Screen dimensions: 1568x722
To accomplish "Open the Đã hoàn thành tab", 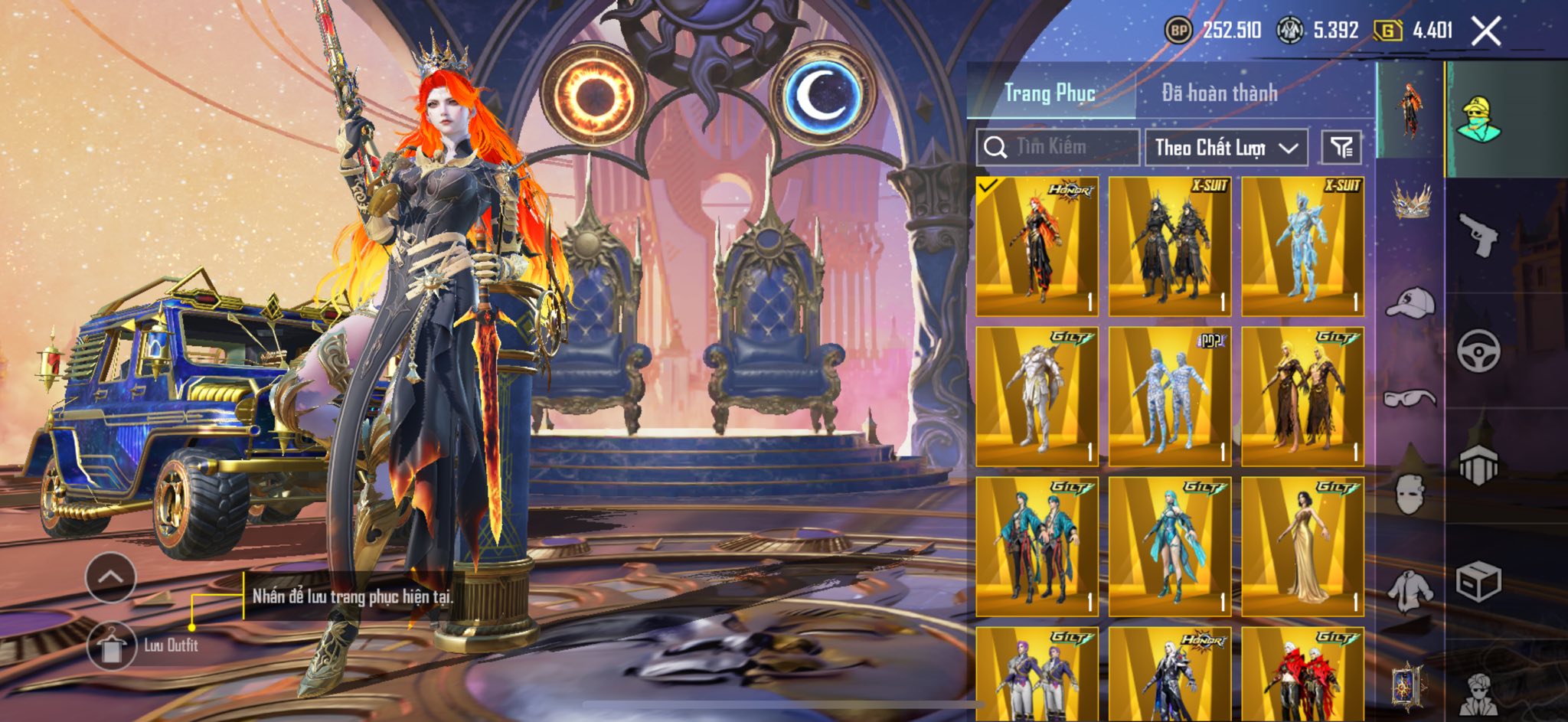I will point(1219,93).
